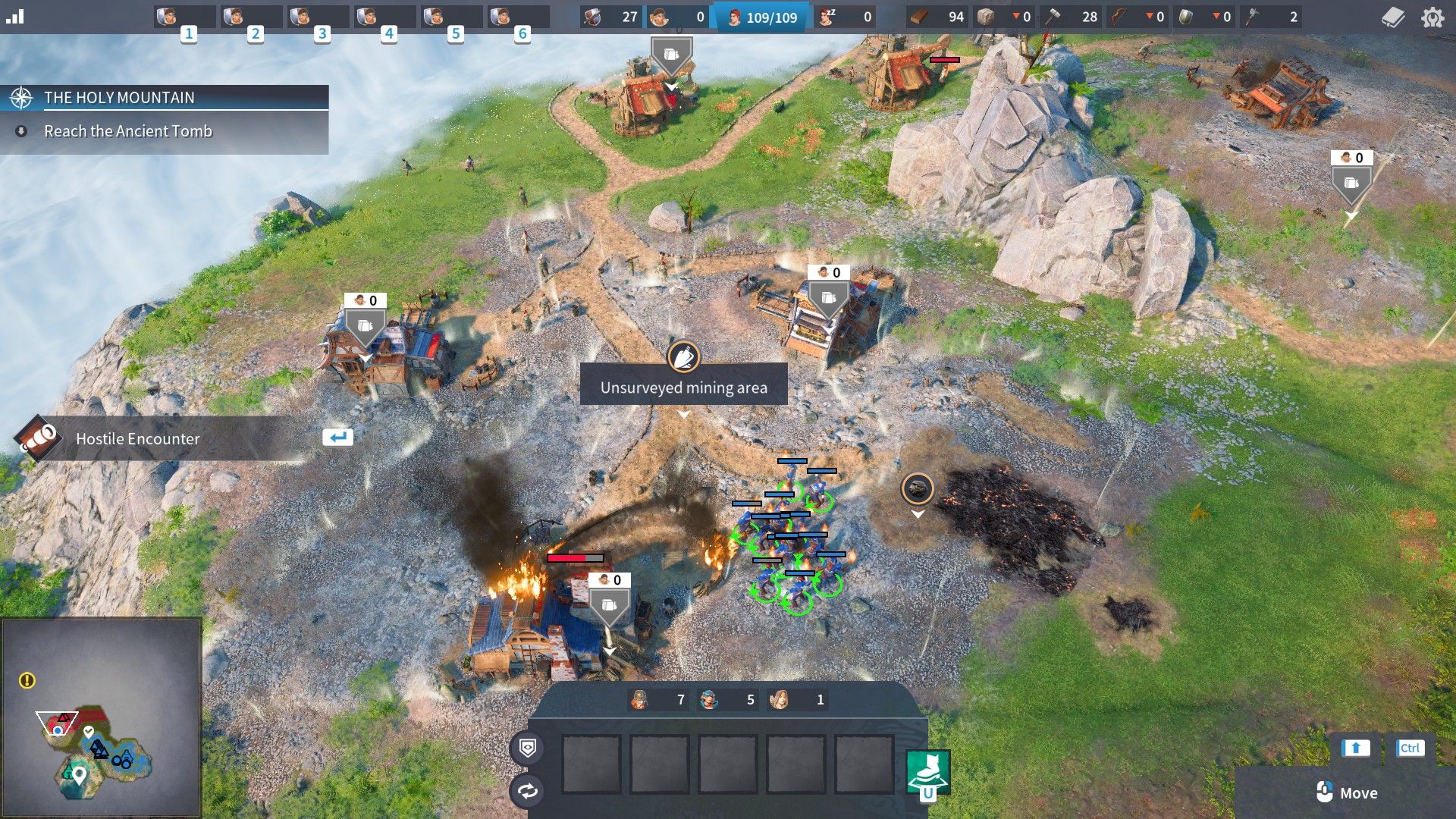
Task: Click the signal bars network icon
Action: coord(15,17)
